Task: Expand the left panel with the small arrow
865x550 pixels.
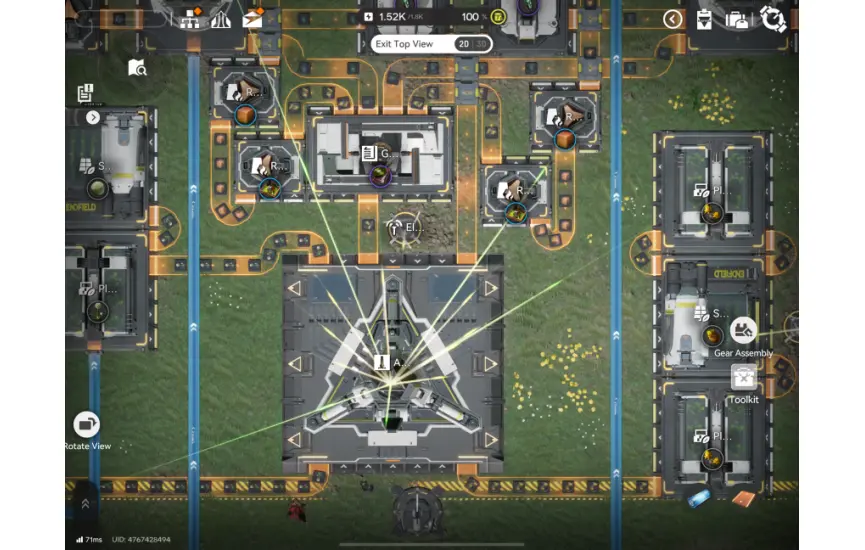Action: (x=93, y=117)
